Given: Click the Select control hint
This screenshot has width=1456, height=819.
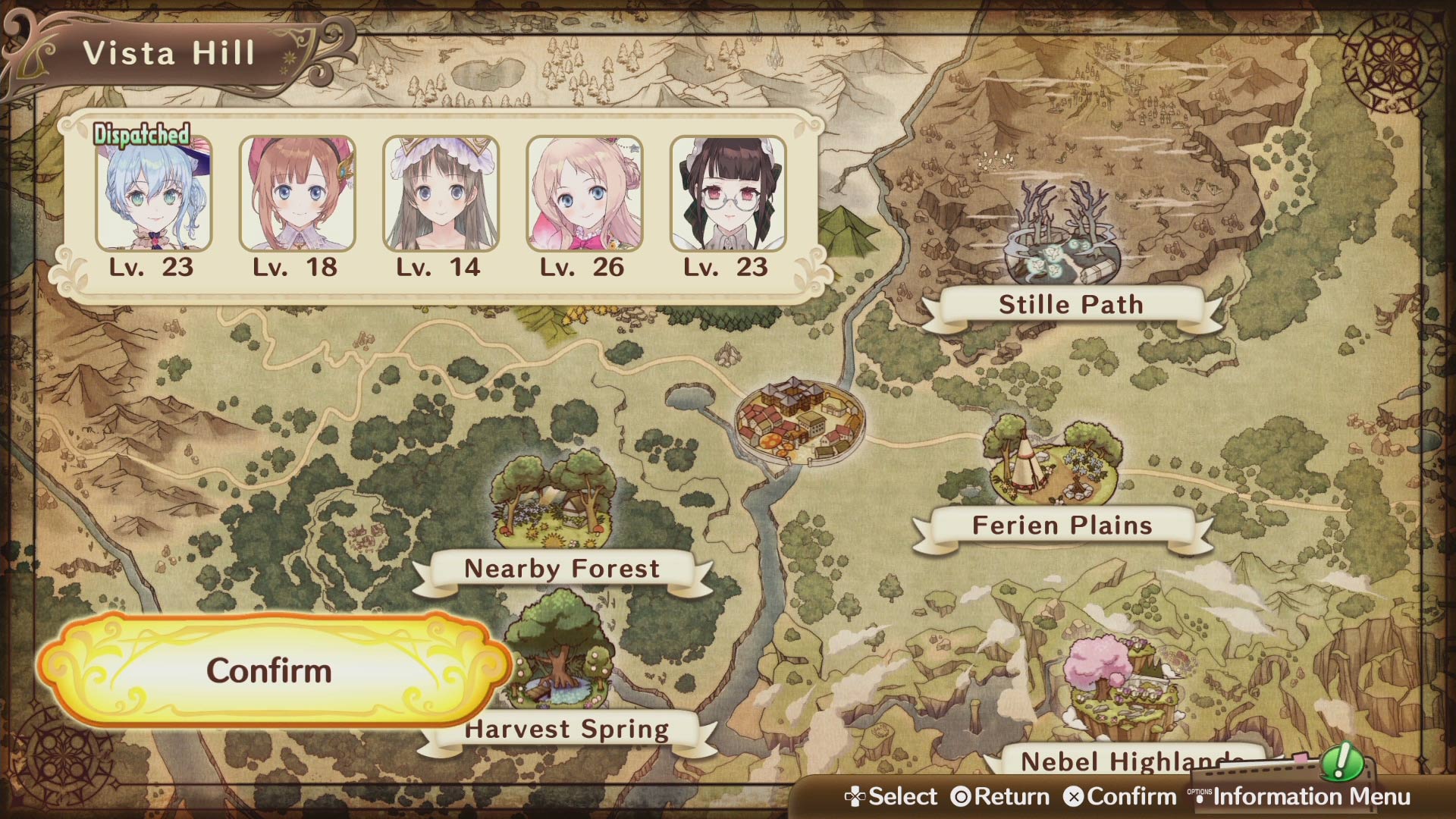Looking at the screenshot, I should (895, 797).
